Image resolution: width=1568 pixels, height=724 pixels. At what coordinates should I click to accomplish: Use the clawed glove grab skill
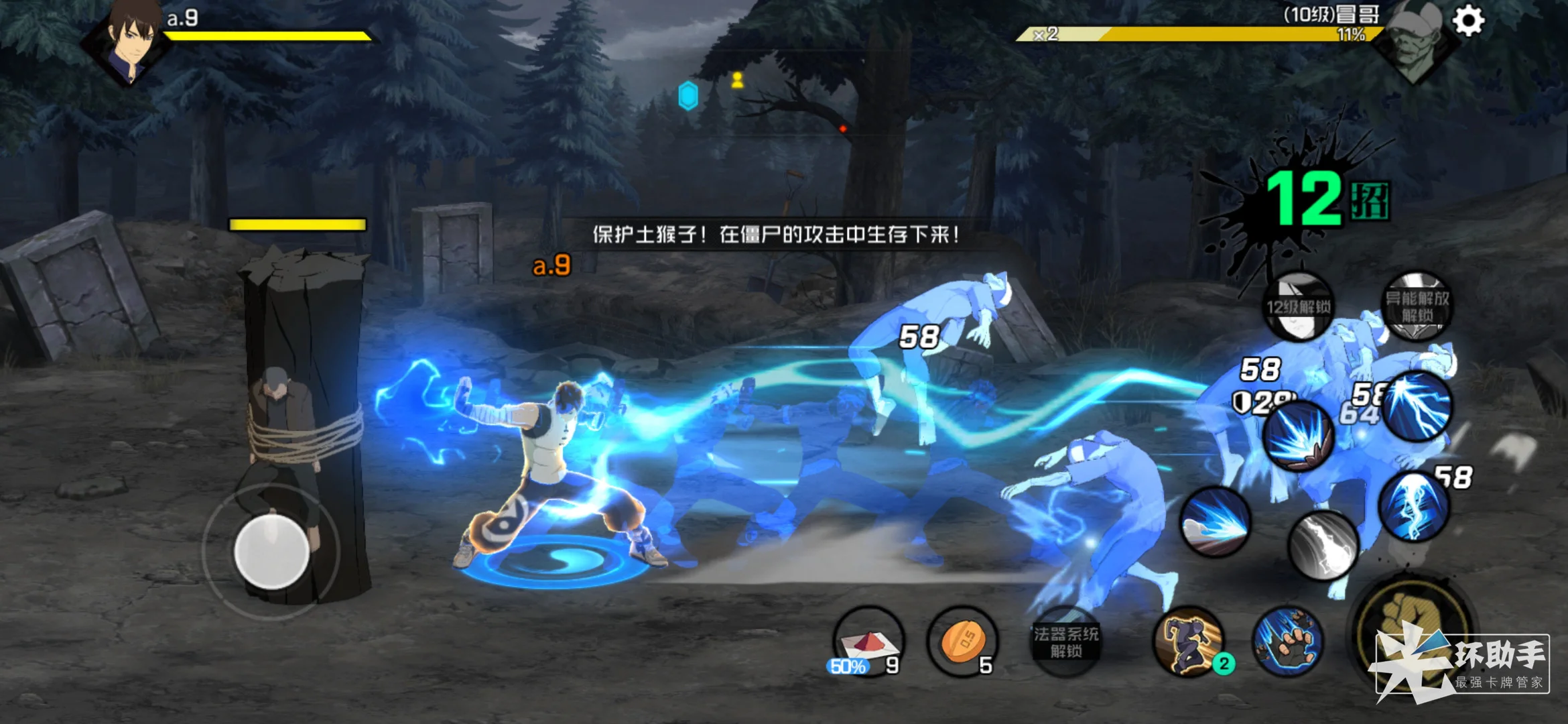point(1287,641)
